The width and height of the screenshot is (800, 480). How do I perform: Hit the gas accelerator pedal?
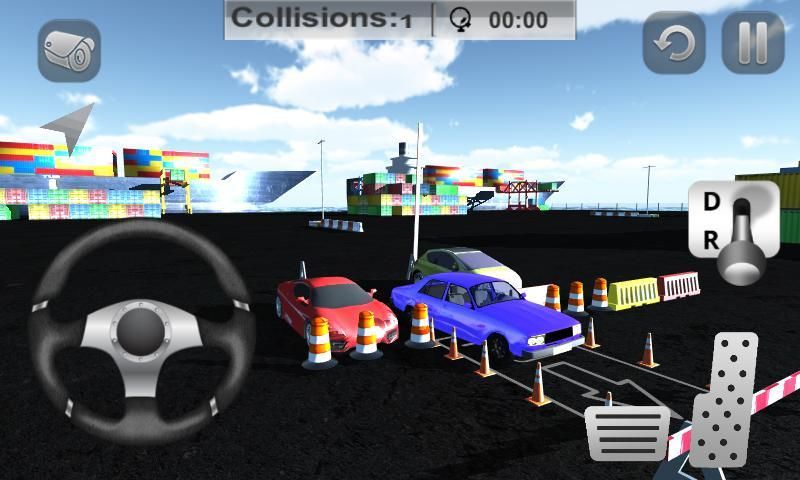pyautogui.click(x=726, y=400)
